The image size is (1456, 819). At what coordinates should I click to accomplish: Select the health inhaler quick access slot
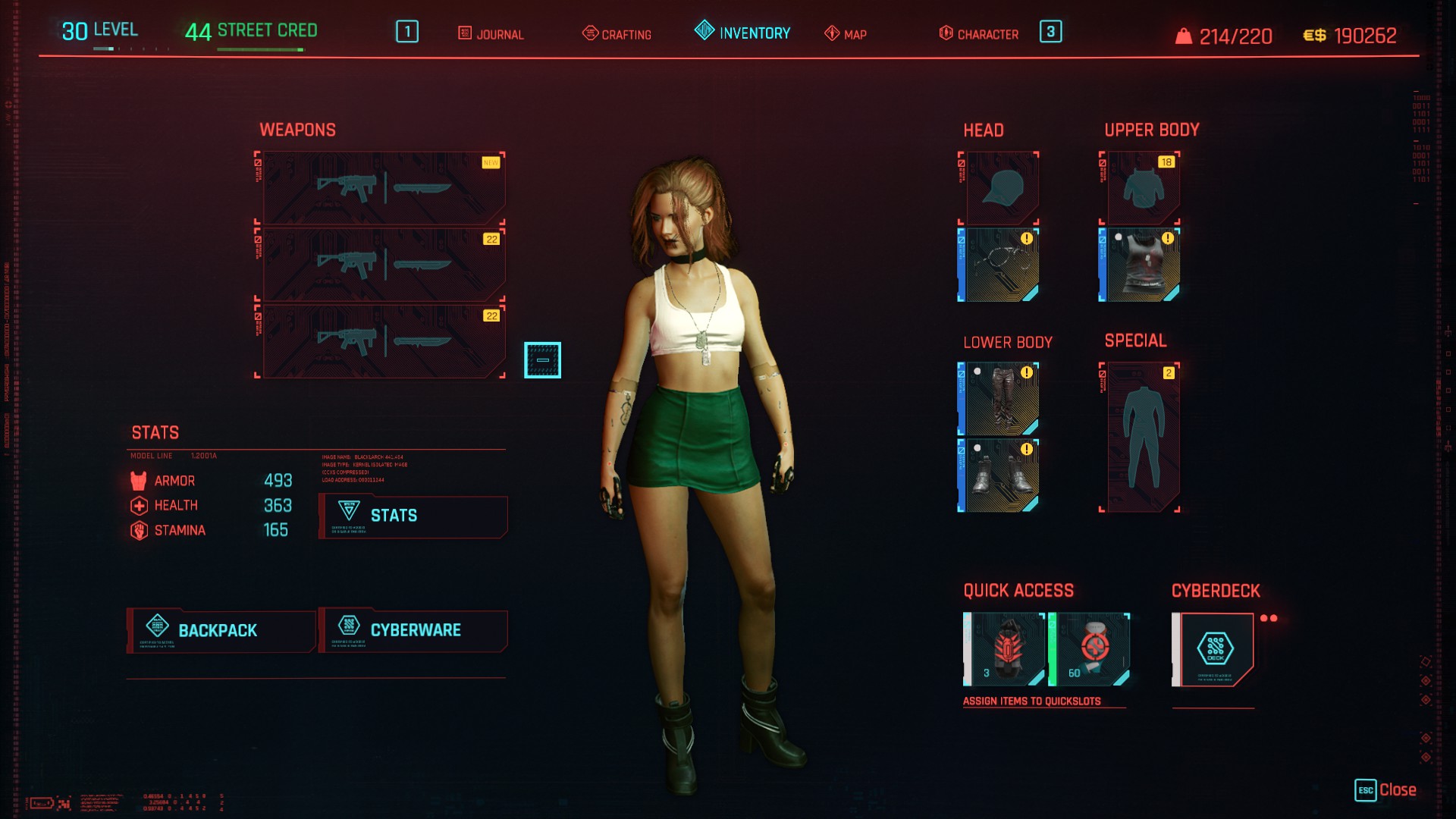coord(1090,649)
